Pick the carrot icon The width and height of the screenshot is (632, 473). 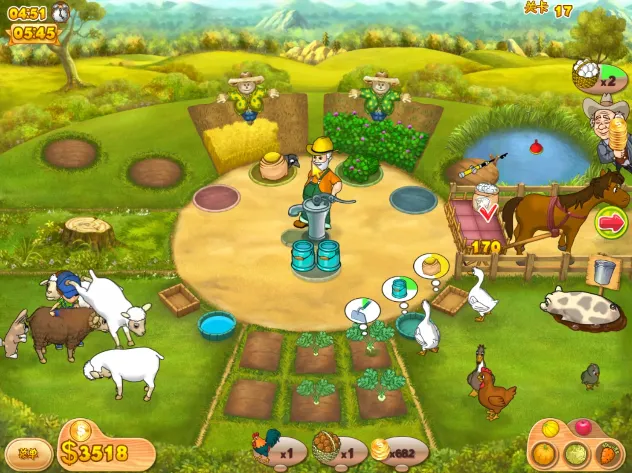point(609,452)
